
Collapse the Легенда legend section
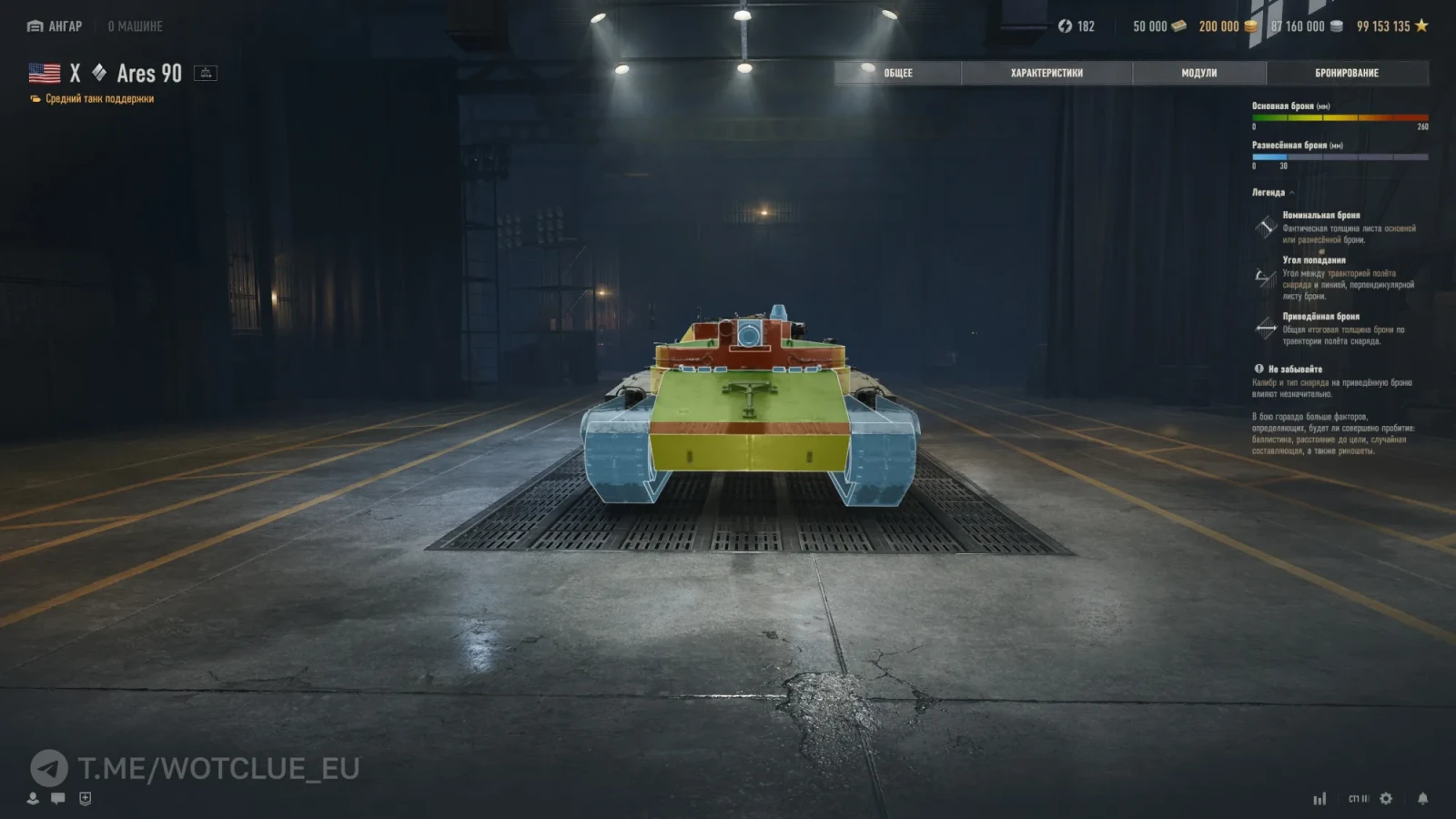coord(1273,193)
